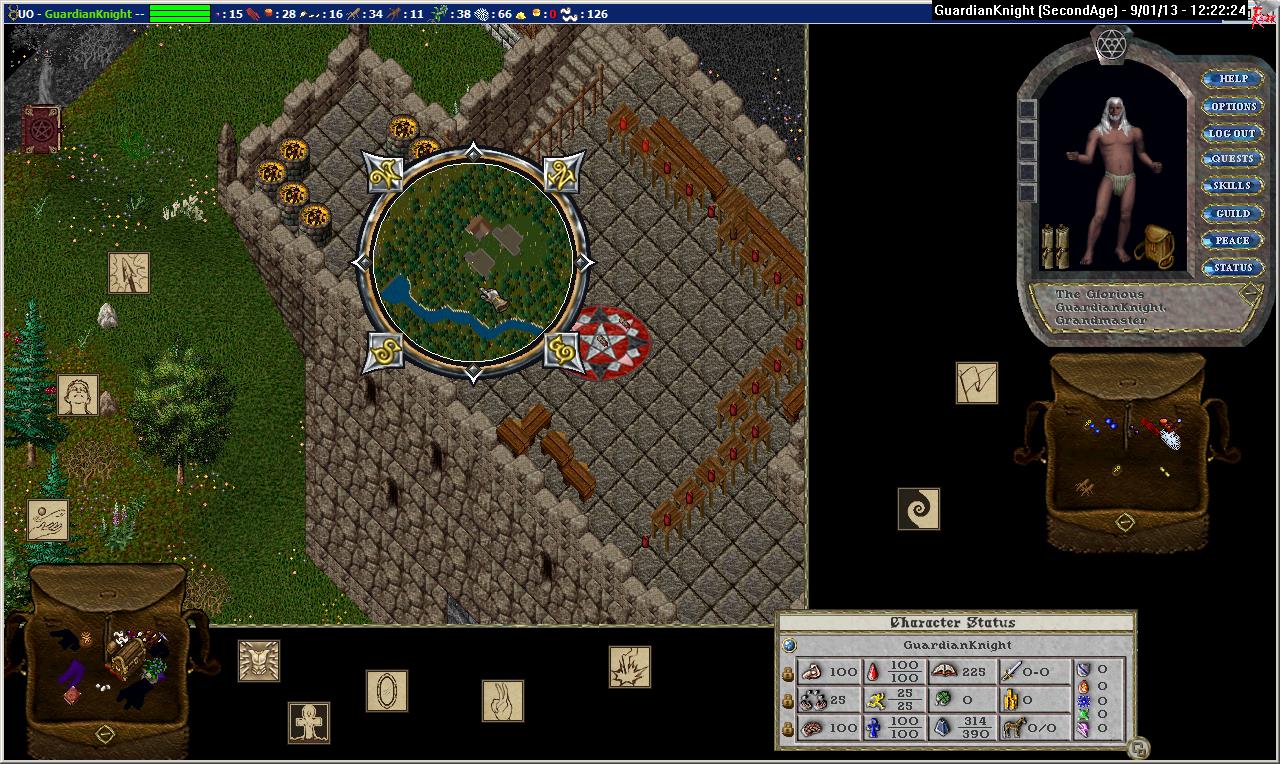
Task: Cast the explosion burst spell icon
Action: pos(630,667)
